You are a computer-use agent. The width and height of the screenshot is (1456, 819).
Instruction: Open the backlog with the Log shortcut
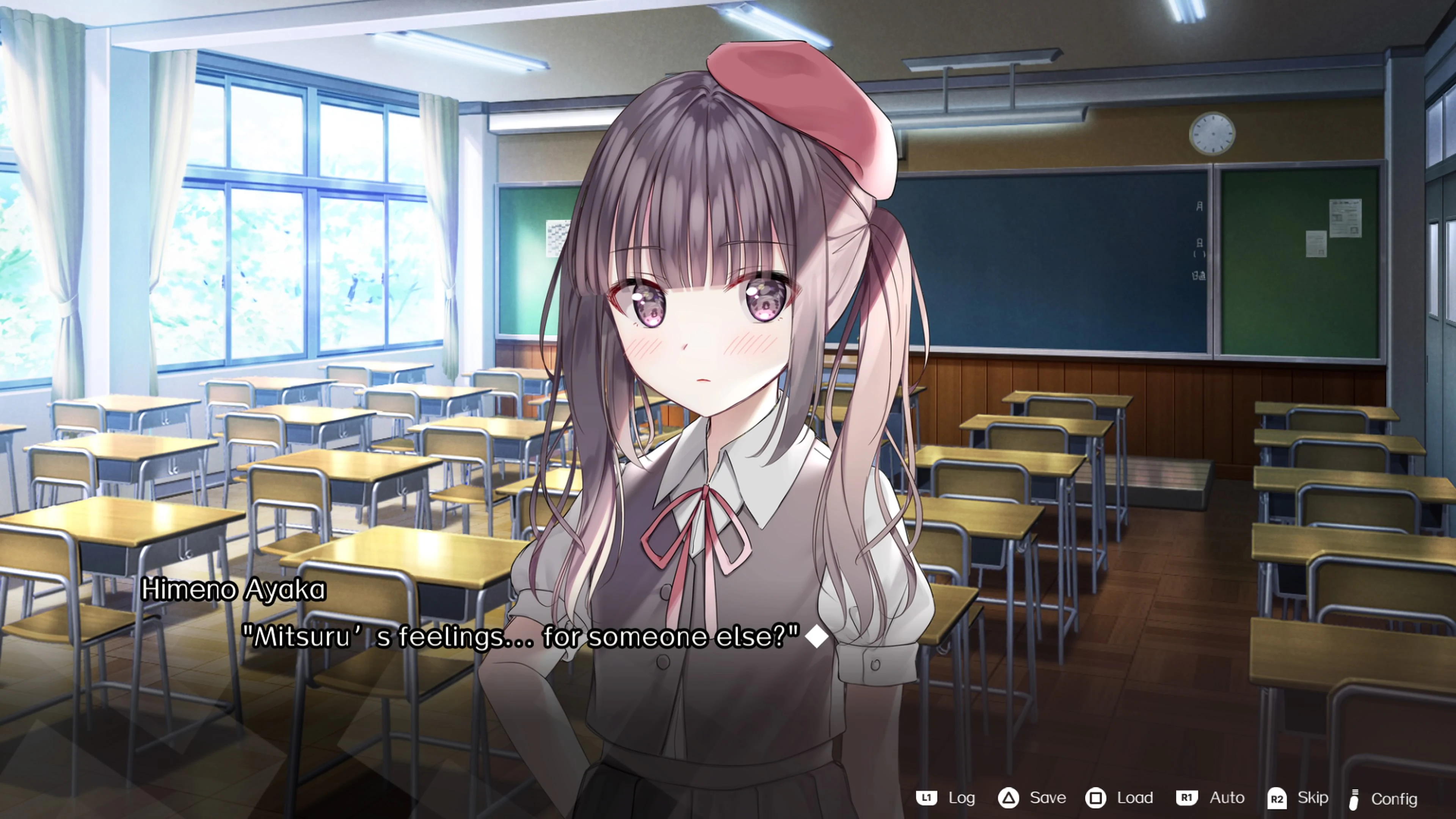tap(963, 798)
